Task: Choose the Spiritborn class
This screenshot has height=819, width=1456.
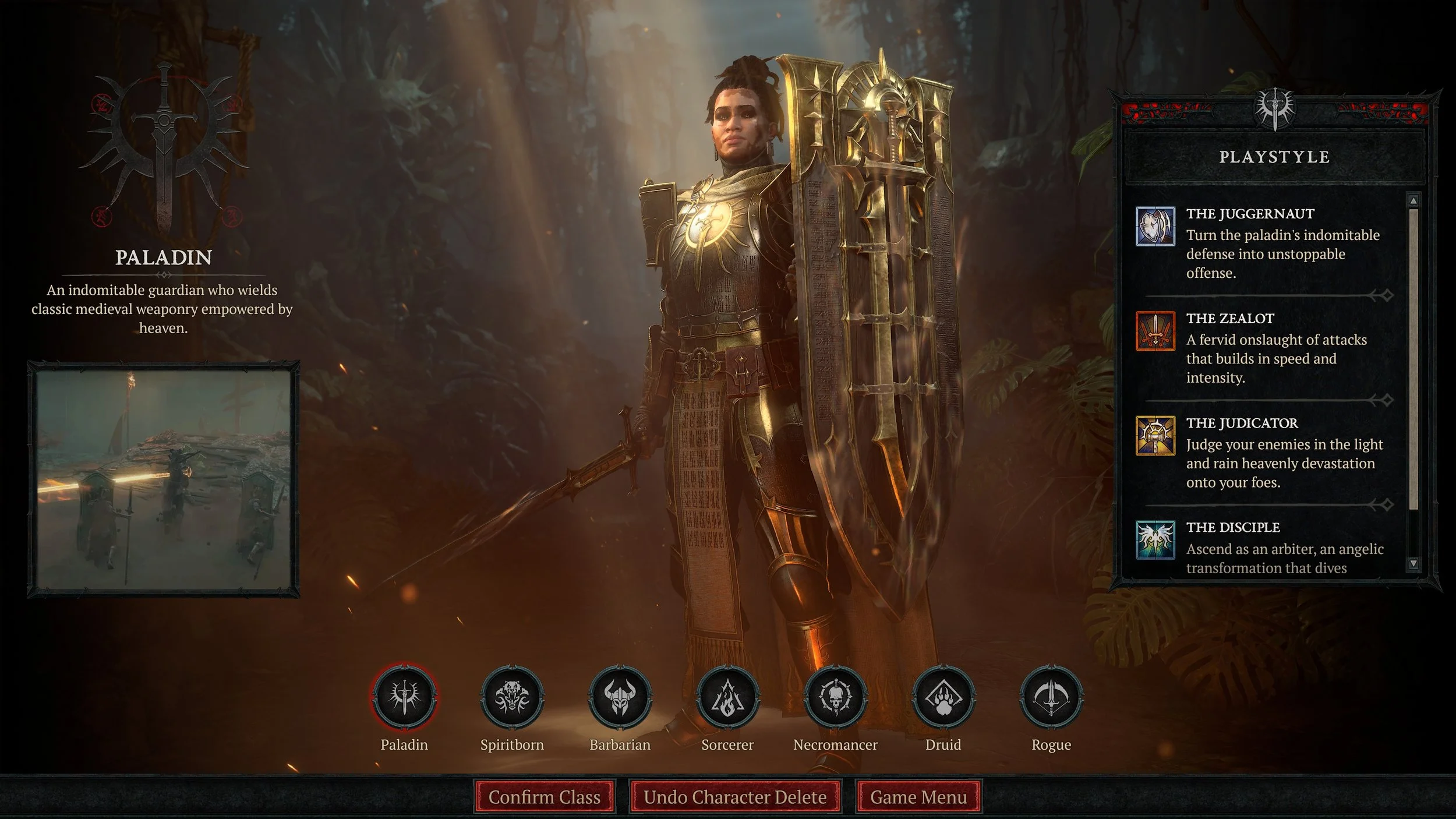Action: pyautogui.click(x=512, y=697)
